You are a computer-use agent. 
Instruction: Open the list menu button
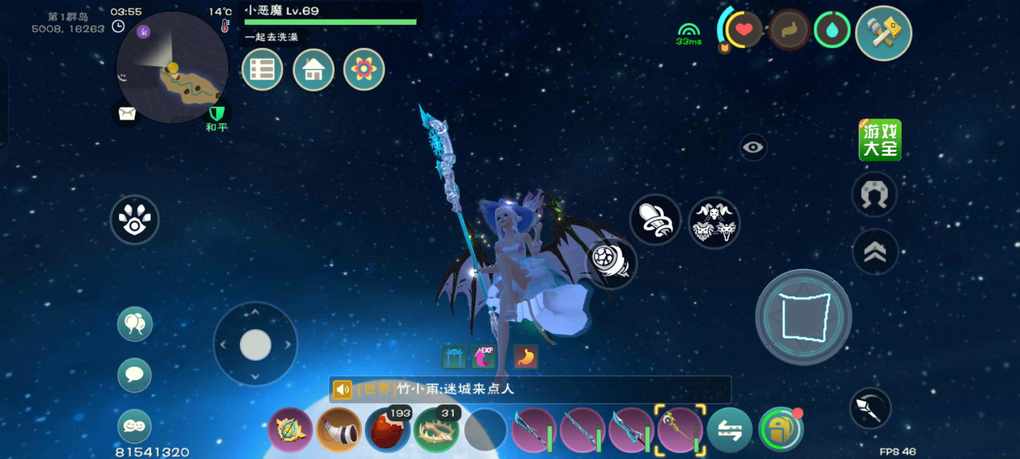coord(263,70)
